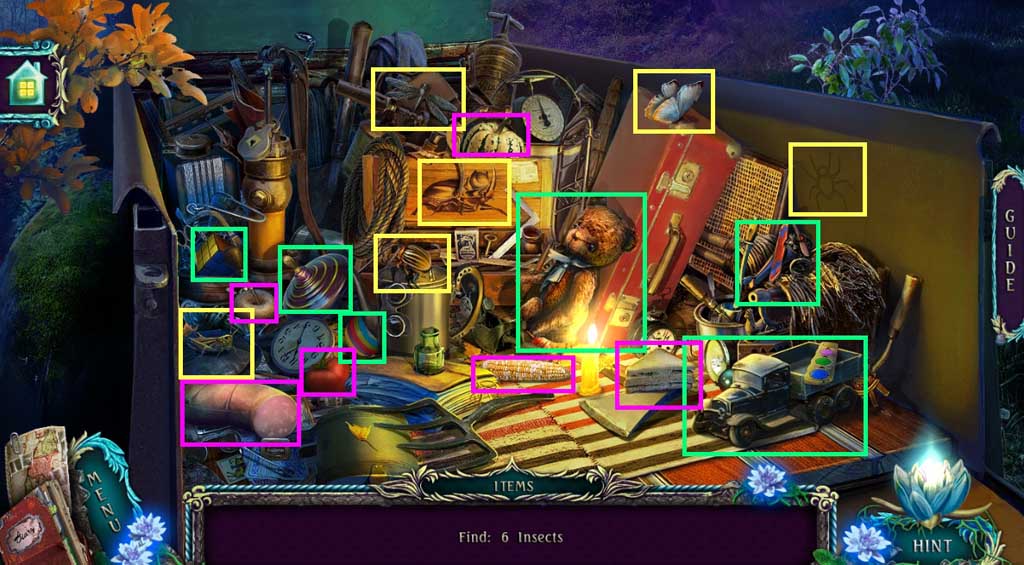
Task: Select the Items tab label
Action: tap(513, 487)
